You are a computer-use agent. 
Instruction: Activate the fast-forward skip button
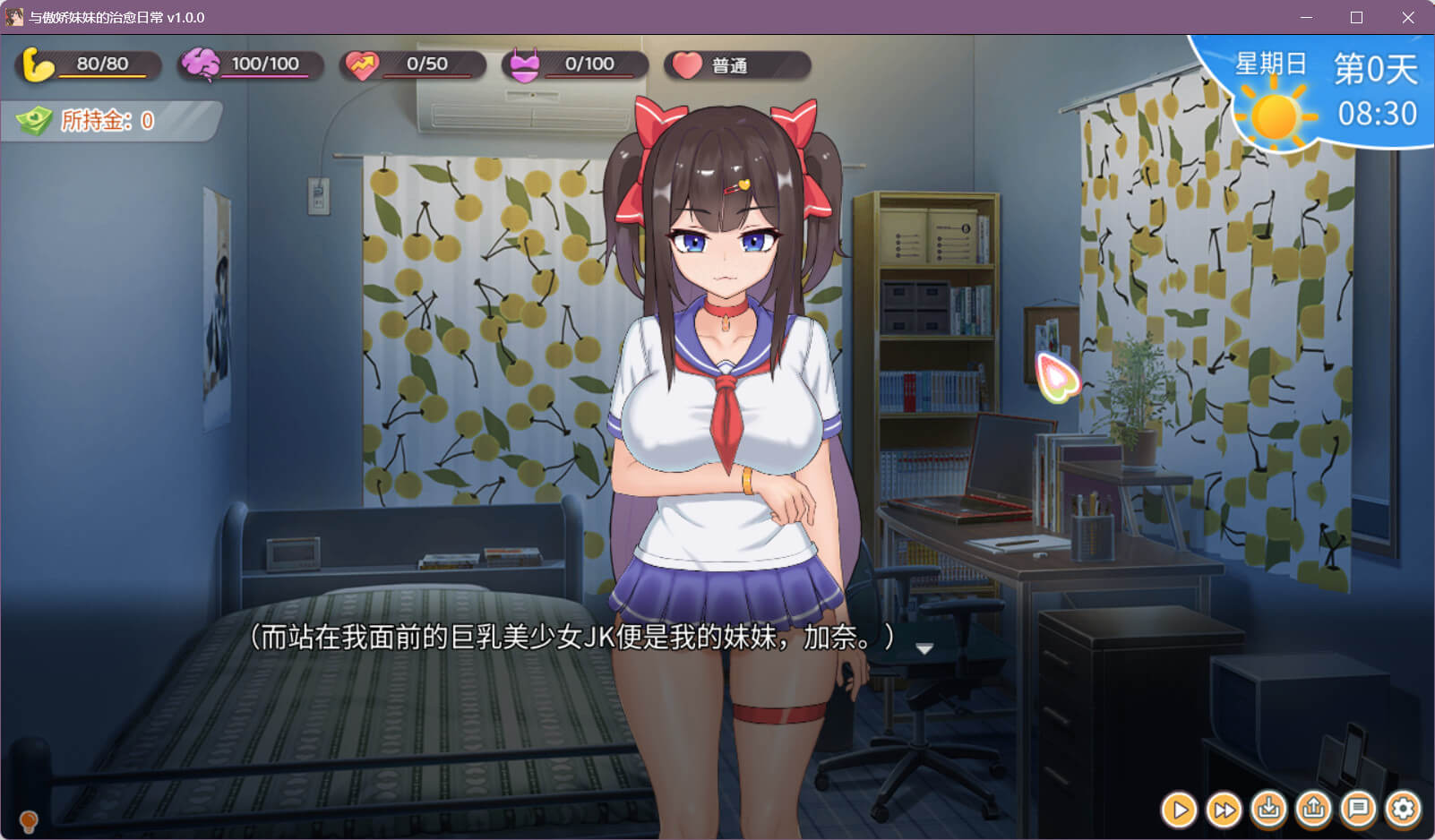coord(1224,810)
